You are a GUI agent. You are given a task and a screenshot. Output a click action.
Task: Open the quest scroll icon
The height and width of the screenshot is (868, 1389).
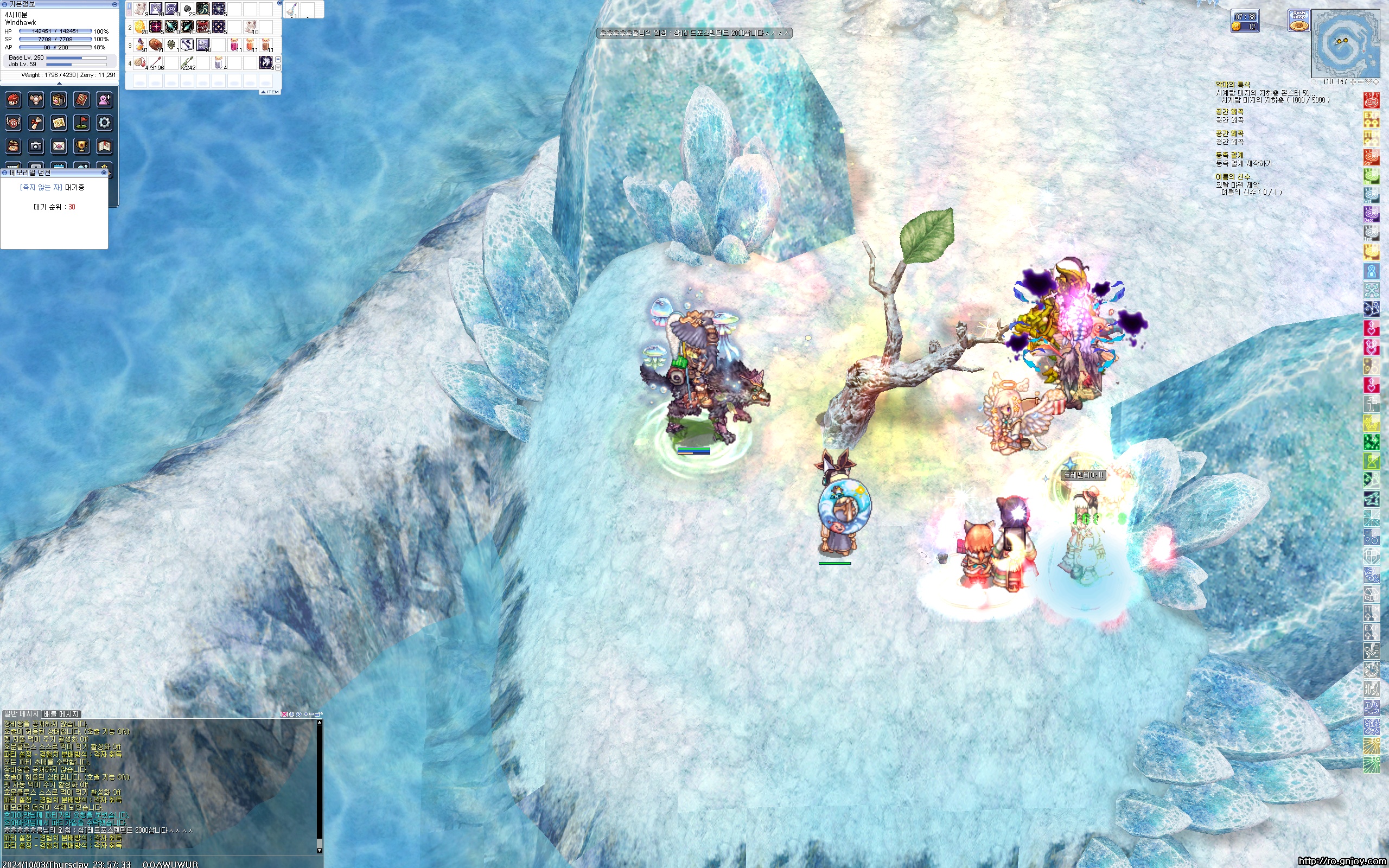click(x=36, y=123)
